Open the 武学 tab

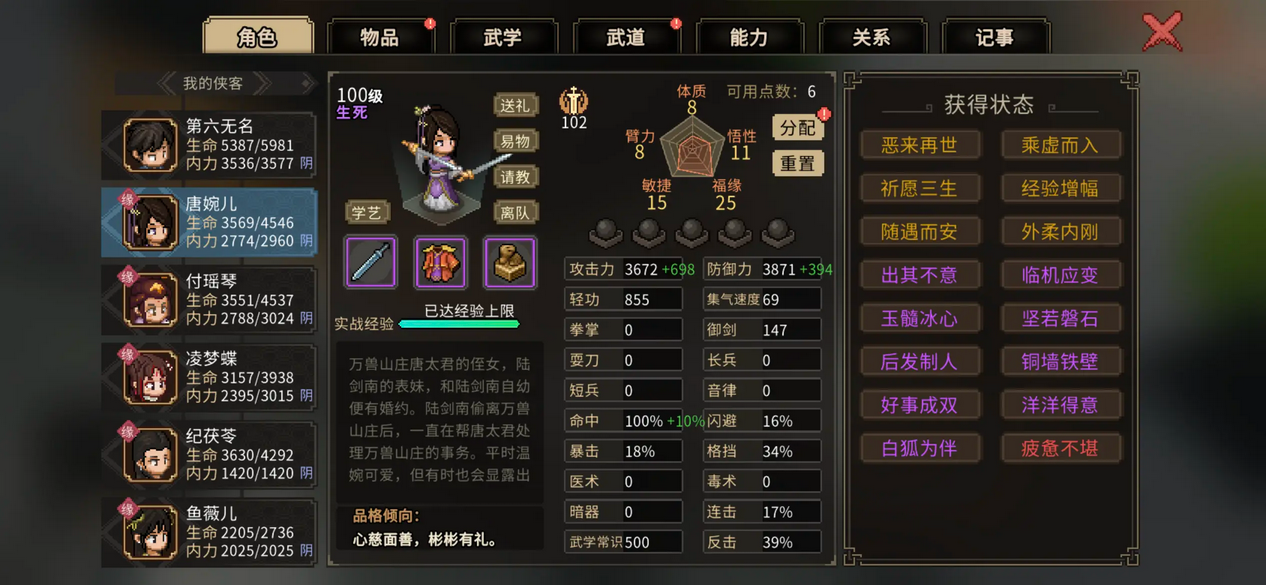tap(503, 38)
